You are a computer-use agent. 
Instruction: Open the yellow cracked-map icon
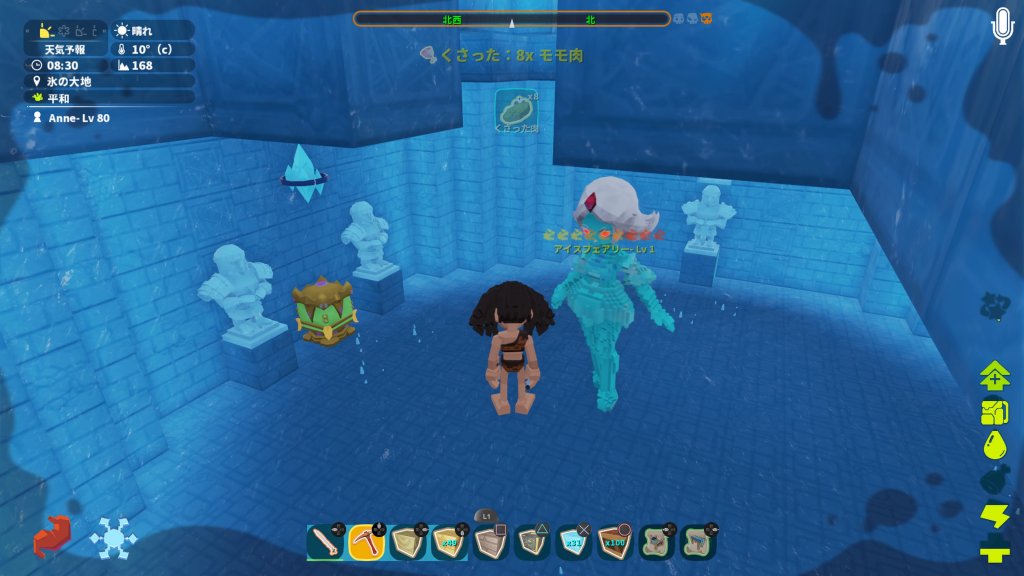[x=995, y=411]
